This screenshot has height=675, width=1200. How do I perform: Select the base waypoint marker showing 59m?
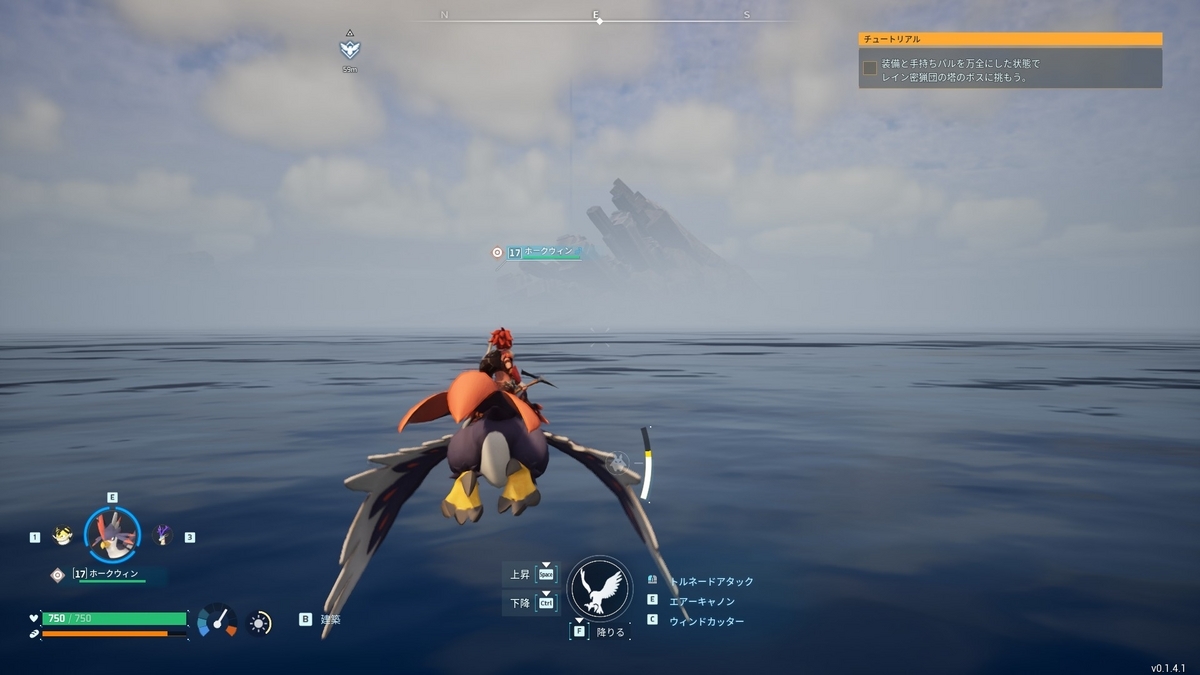point(349,50)
